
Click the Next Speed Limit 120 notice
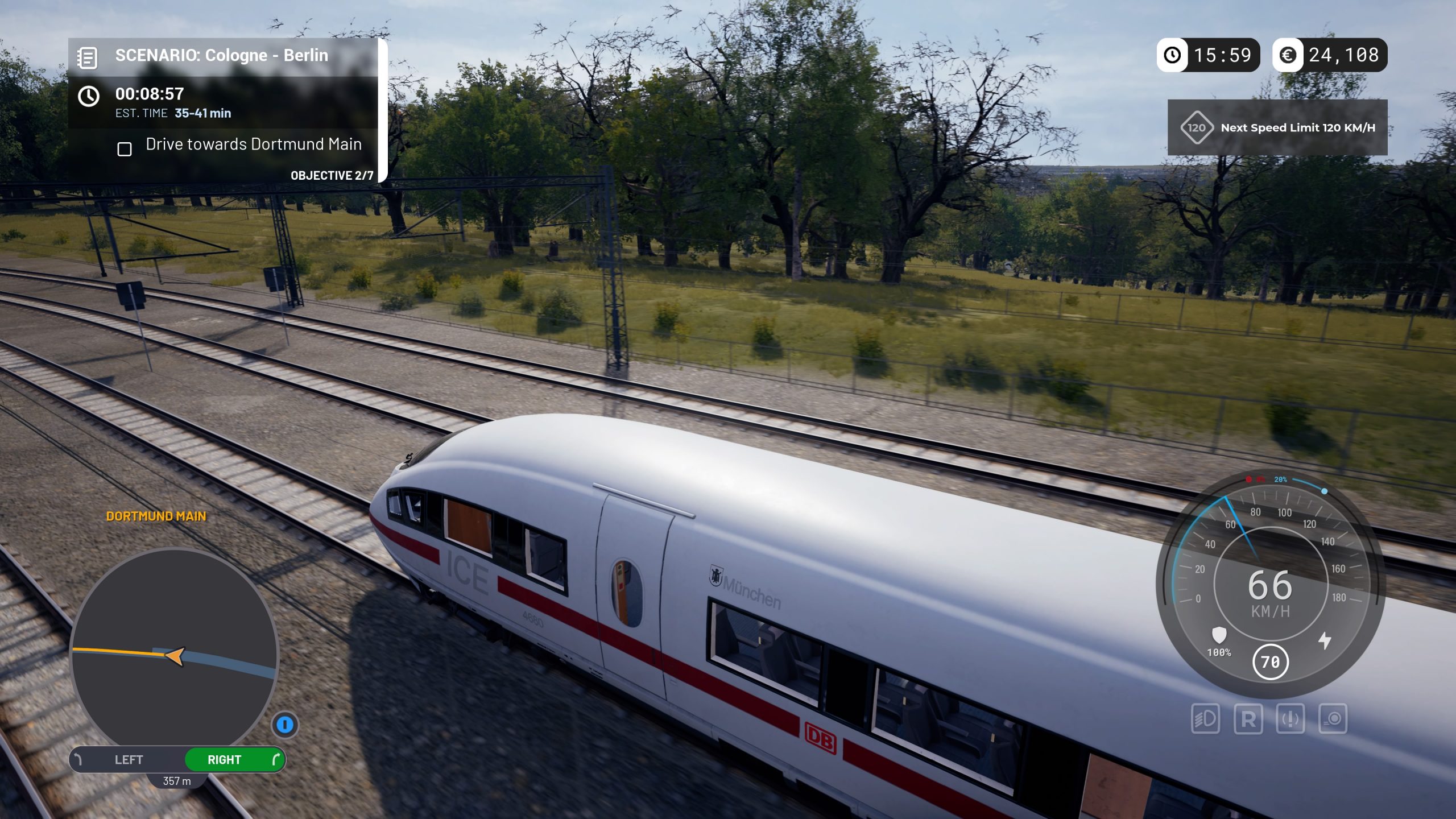point(1277,128)
